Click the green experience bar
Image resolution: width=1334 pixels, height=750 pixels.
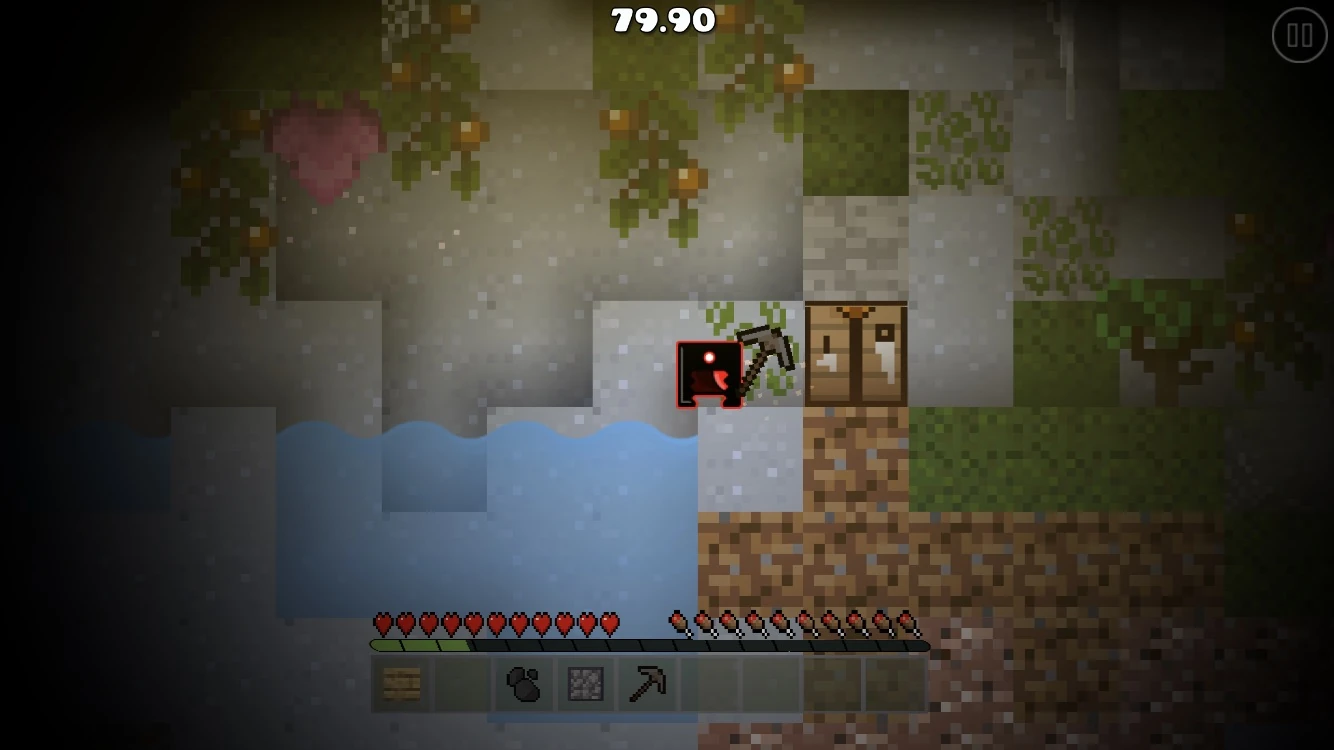pos(420,645)
